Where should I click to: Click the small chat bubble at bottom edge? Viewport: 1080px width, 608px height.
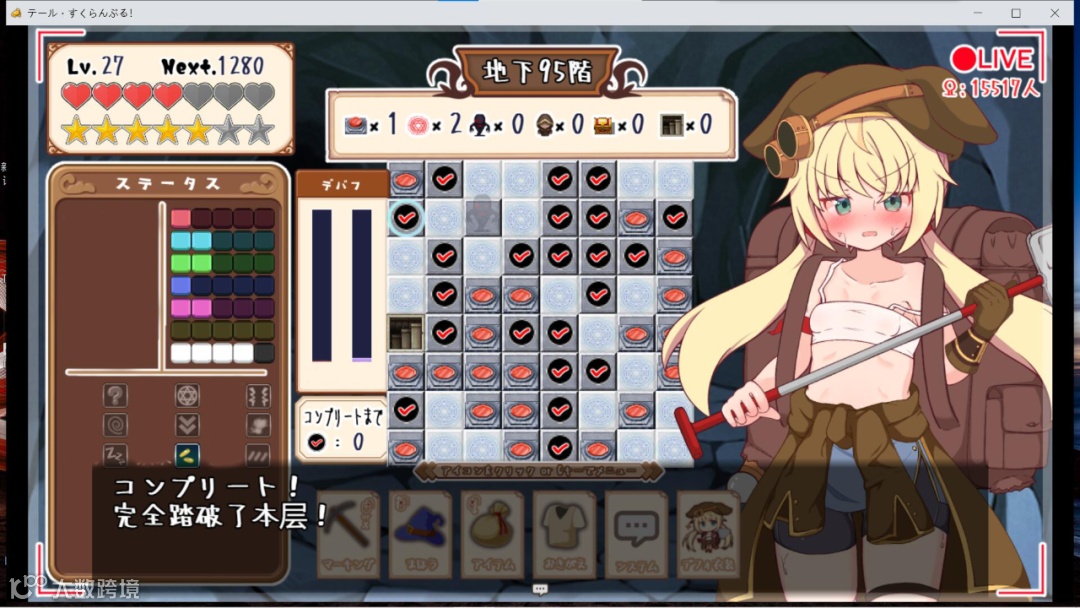[541, 590]
